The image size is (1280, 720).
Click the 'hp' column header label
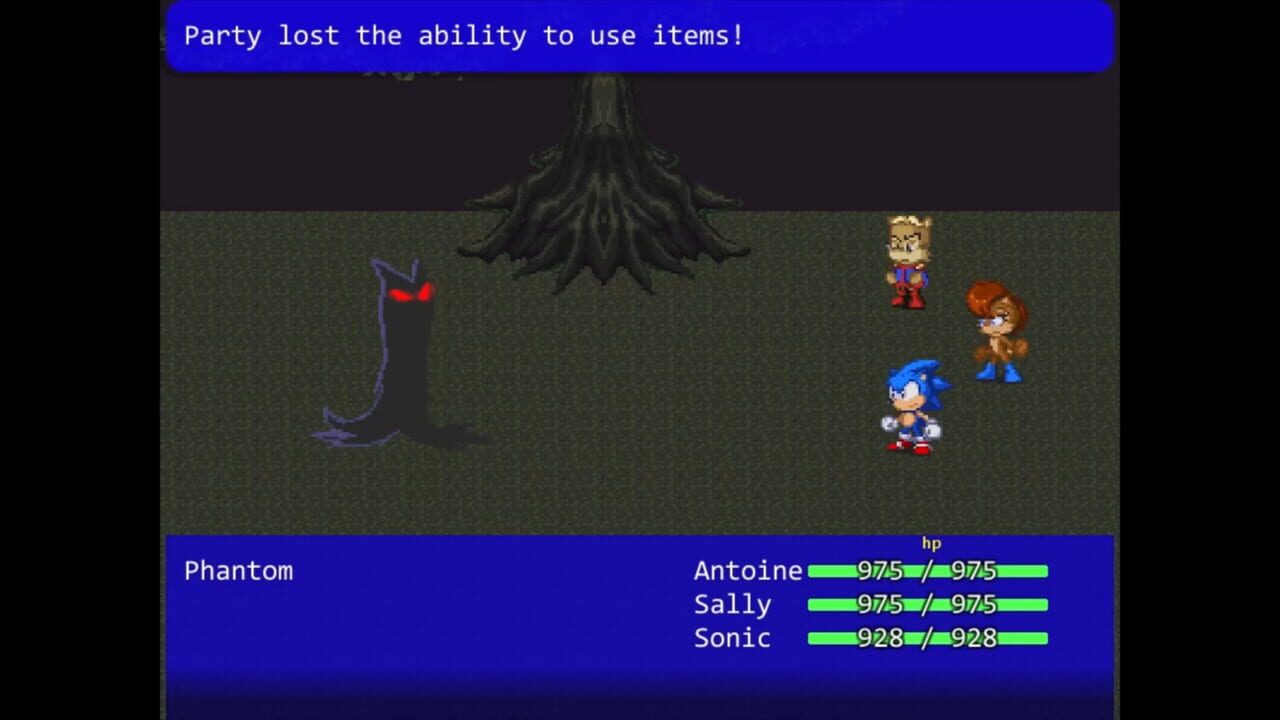[x=931, y=543]
